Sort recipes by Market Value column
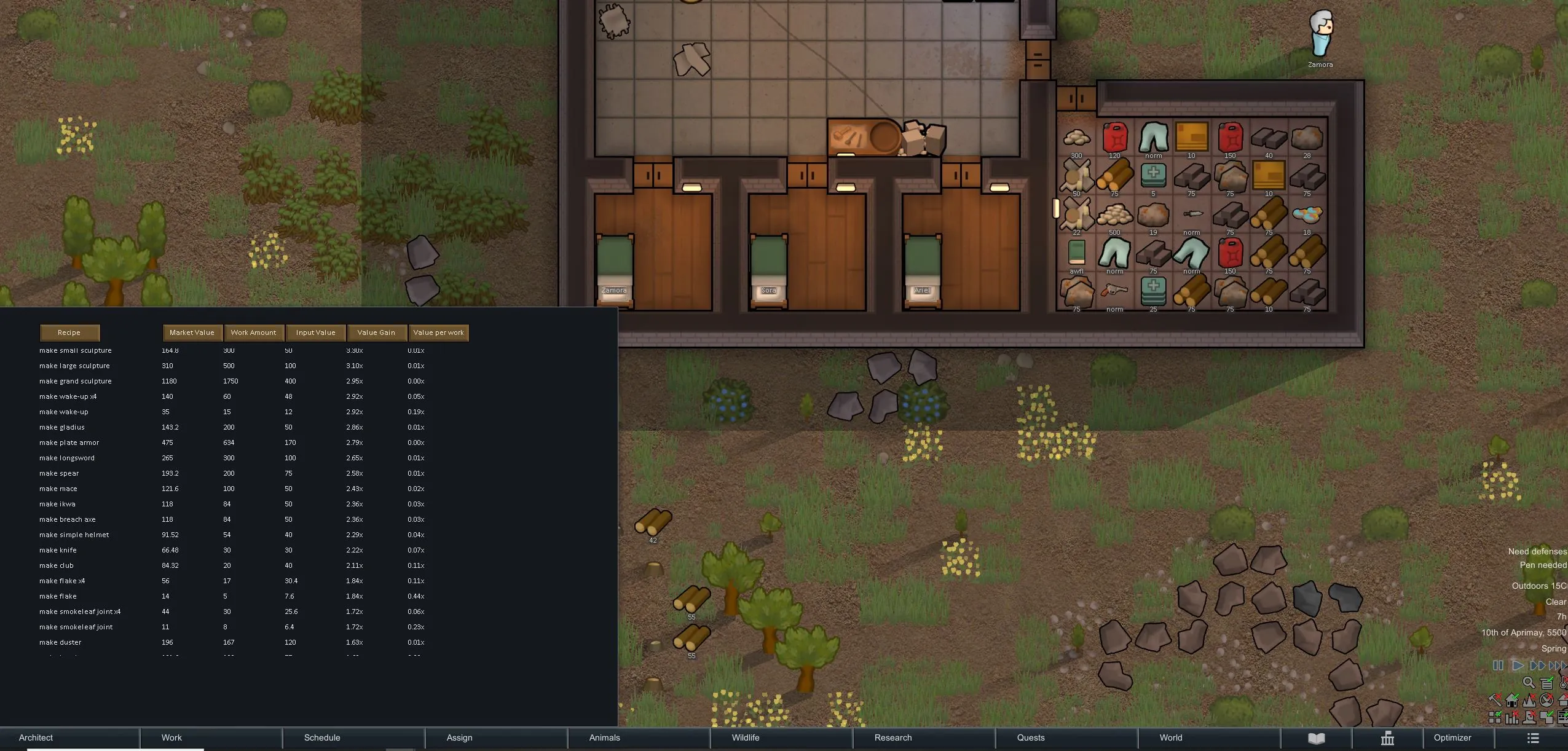Viewport: 1568px width, 751px height. [192, 332]
